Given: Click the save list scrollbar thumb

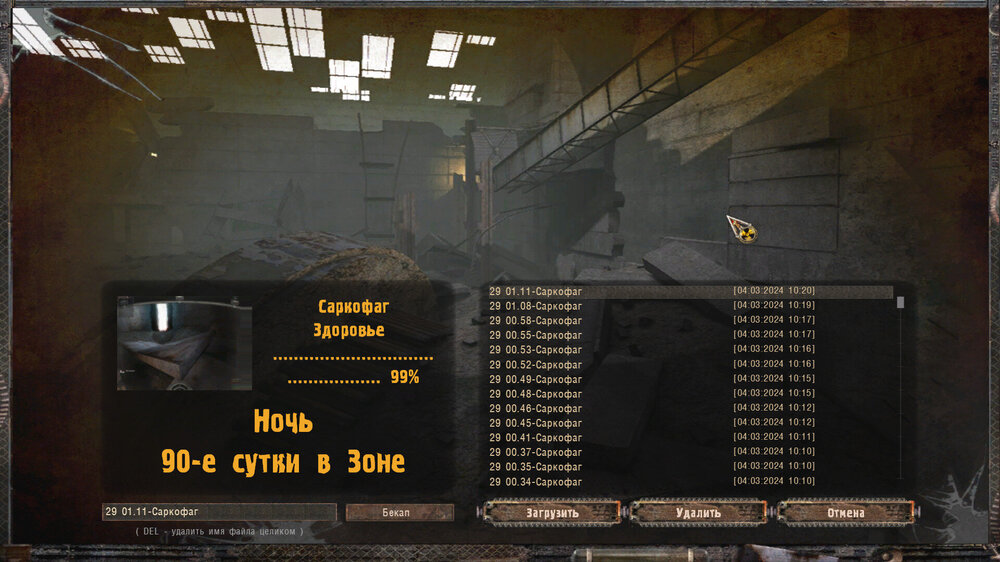Looking at the screenshot, I should tap(900, 302).
